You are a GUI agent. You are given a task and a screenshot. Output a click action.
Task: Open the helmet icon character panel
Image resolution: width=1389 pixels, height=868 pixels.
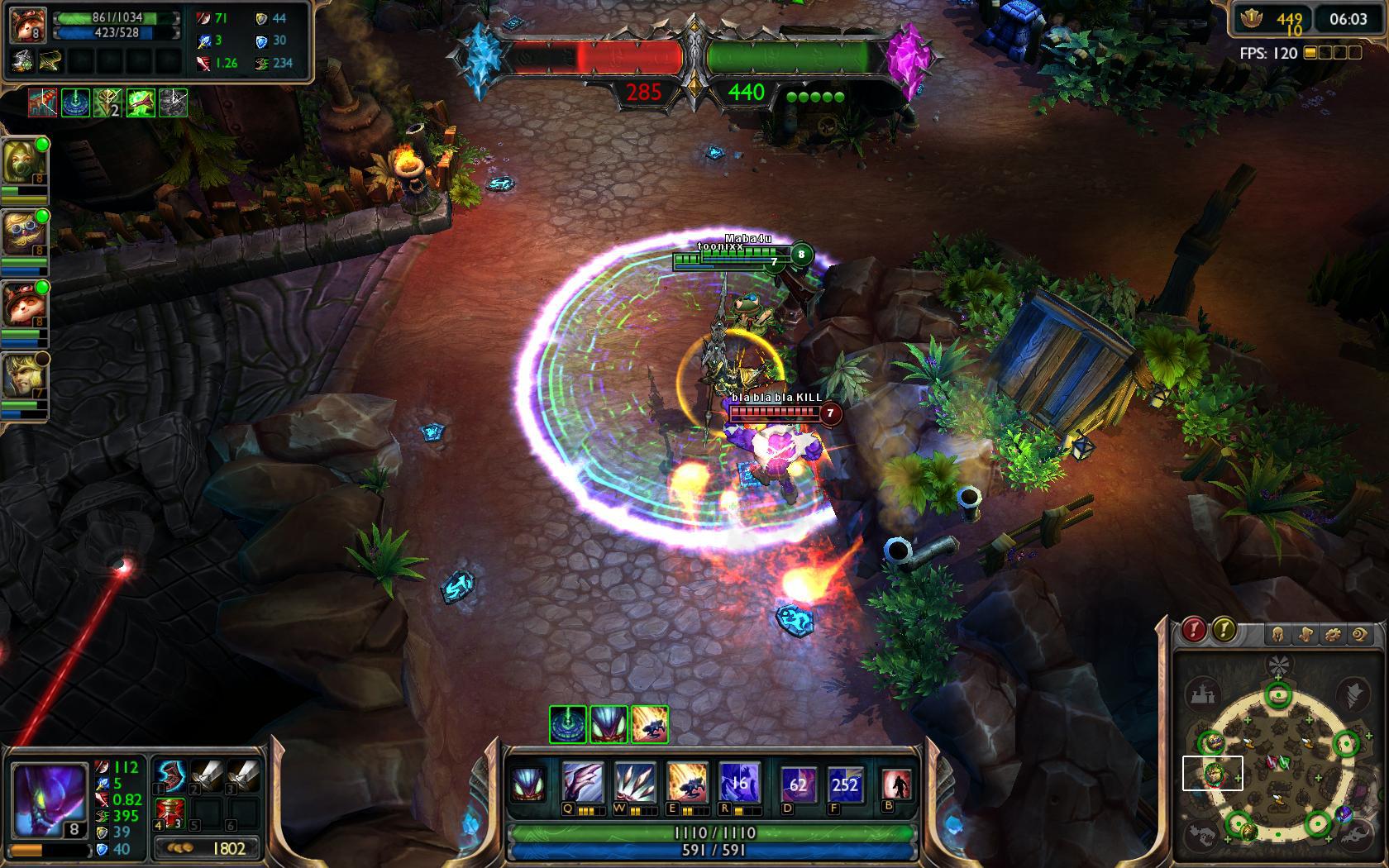pos(1278,635)
